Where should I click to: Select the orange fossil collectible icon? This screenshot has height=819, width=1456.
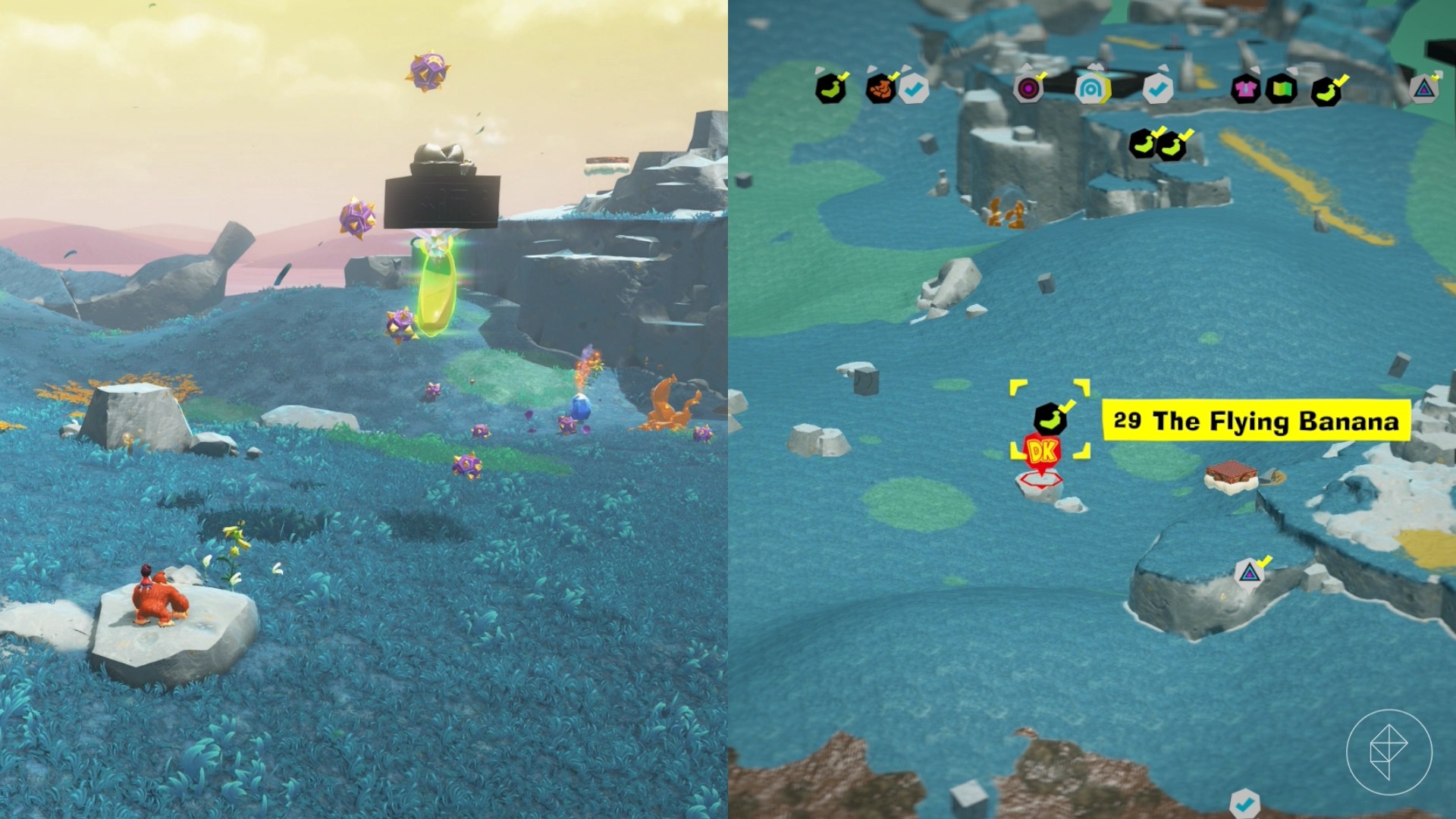pyautogui.click(x=880, y=89)
